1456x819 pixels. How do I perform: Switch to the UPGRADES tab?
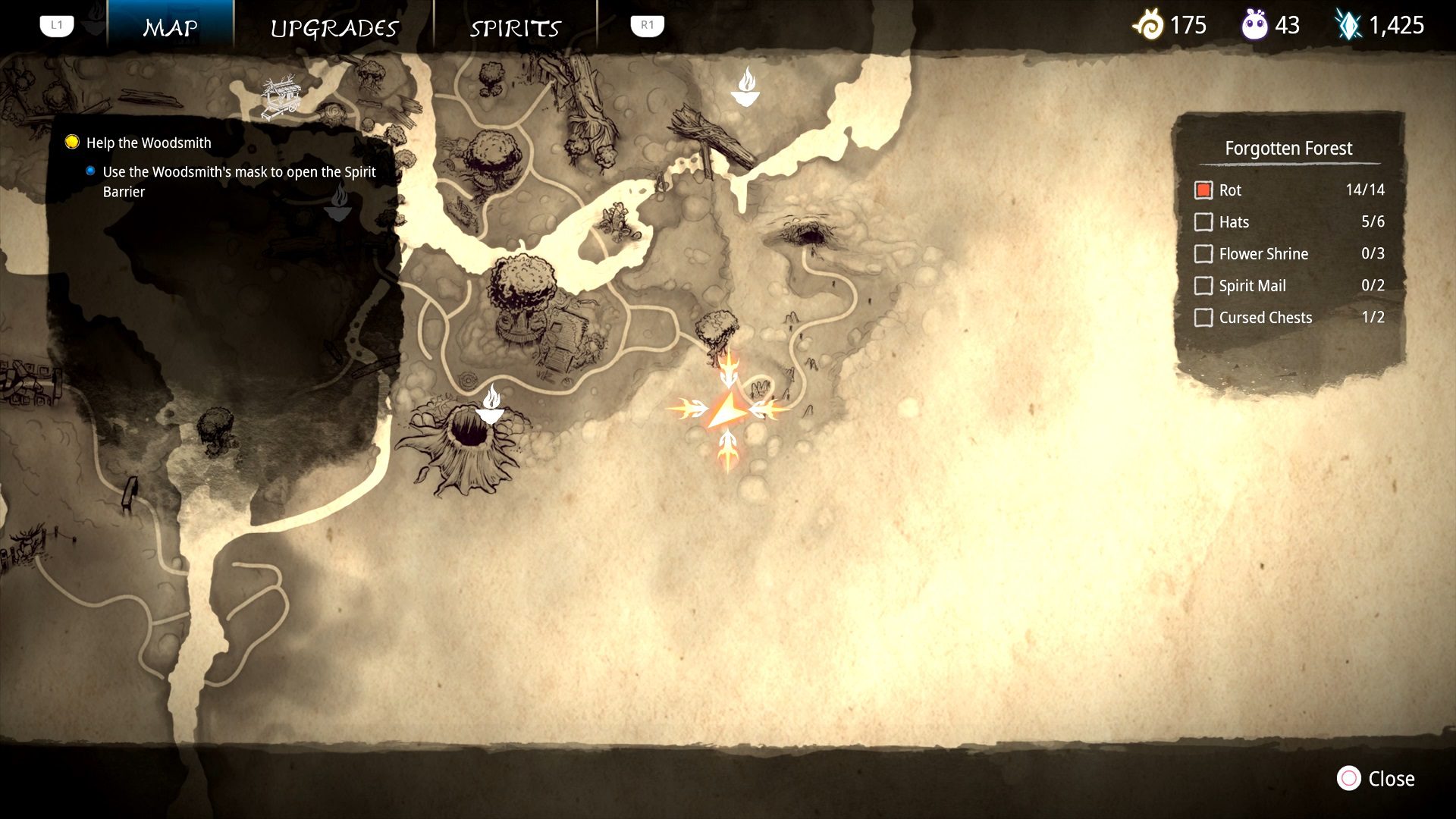[x=334, y=27]
